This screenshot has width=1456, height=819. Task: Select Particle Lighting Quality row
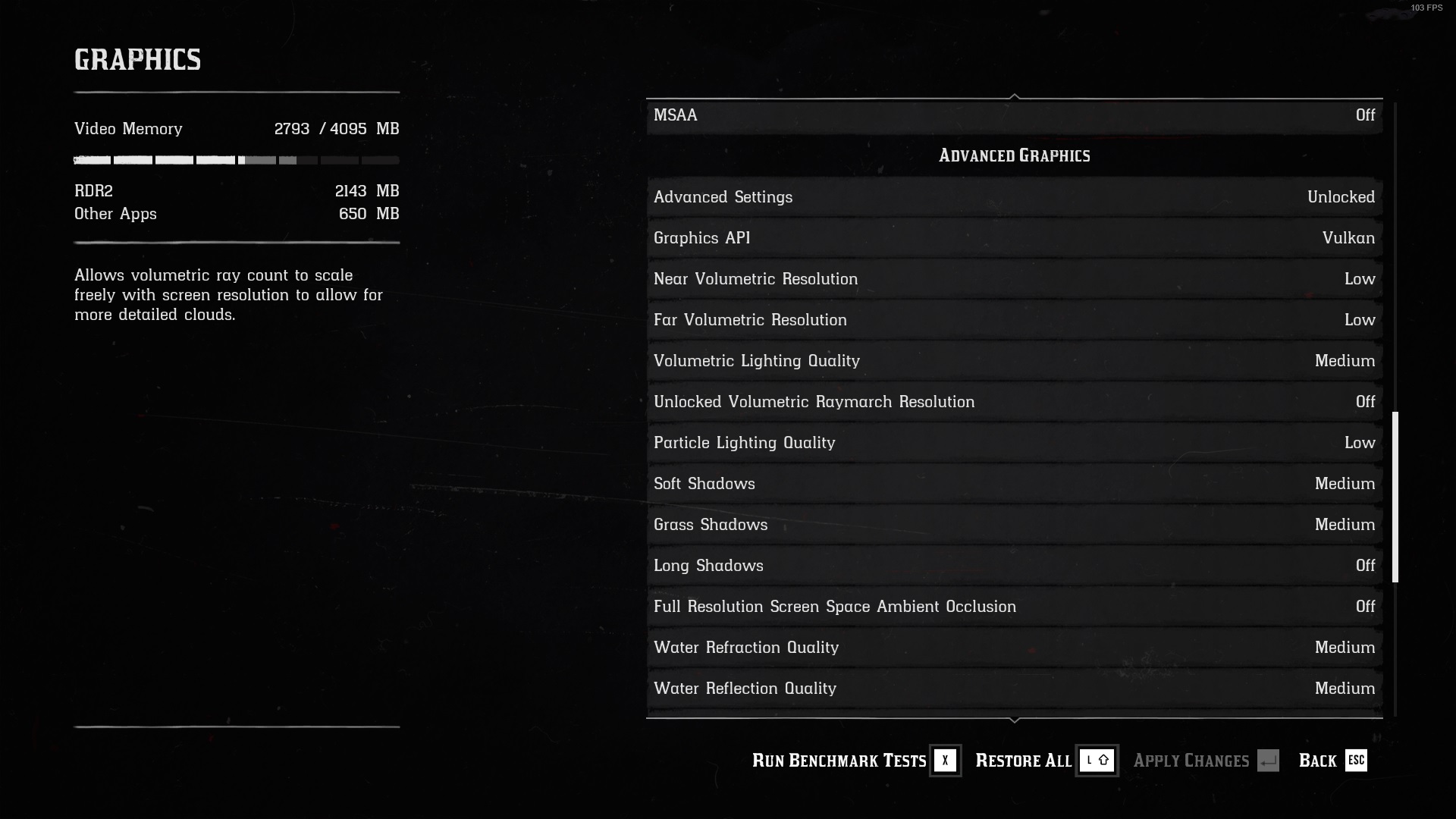coord(1014,443)
